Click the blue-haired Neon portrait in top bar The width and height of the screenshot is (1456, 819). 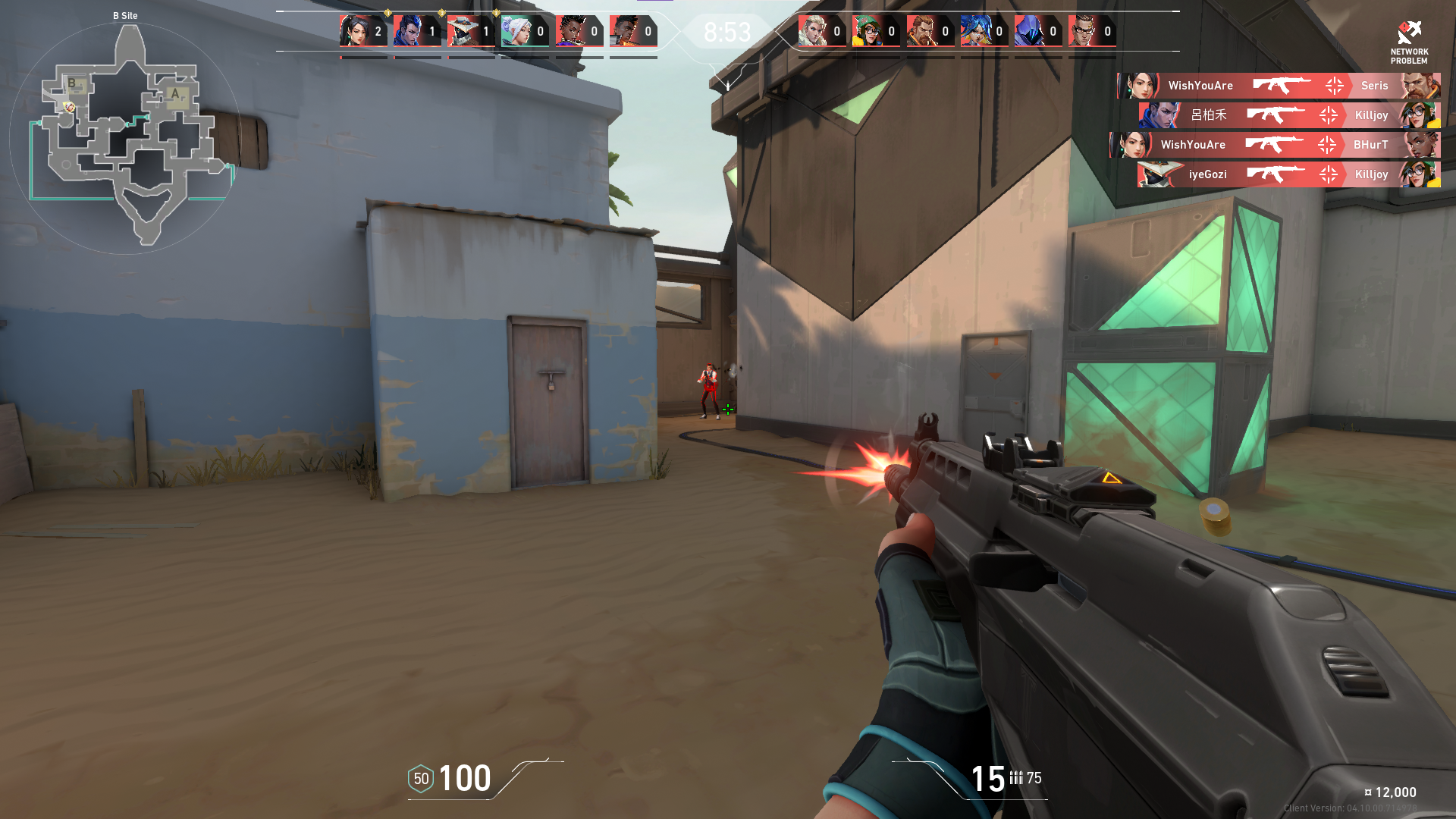point(975,32)
